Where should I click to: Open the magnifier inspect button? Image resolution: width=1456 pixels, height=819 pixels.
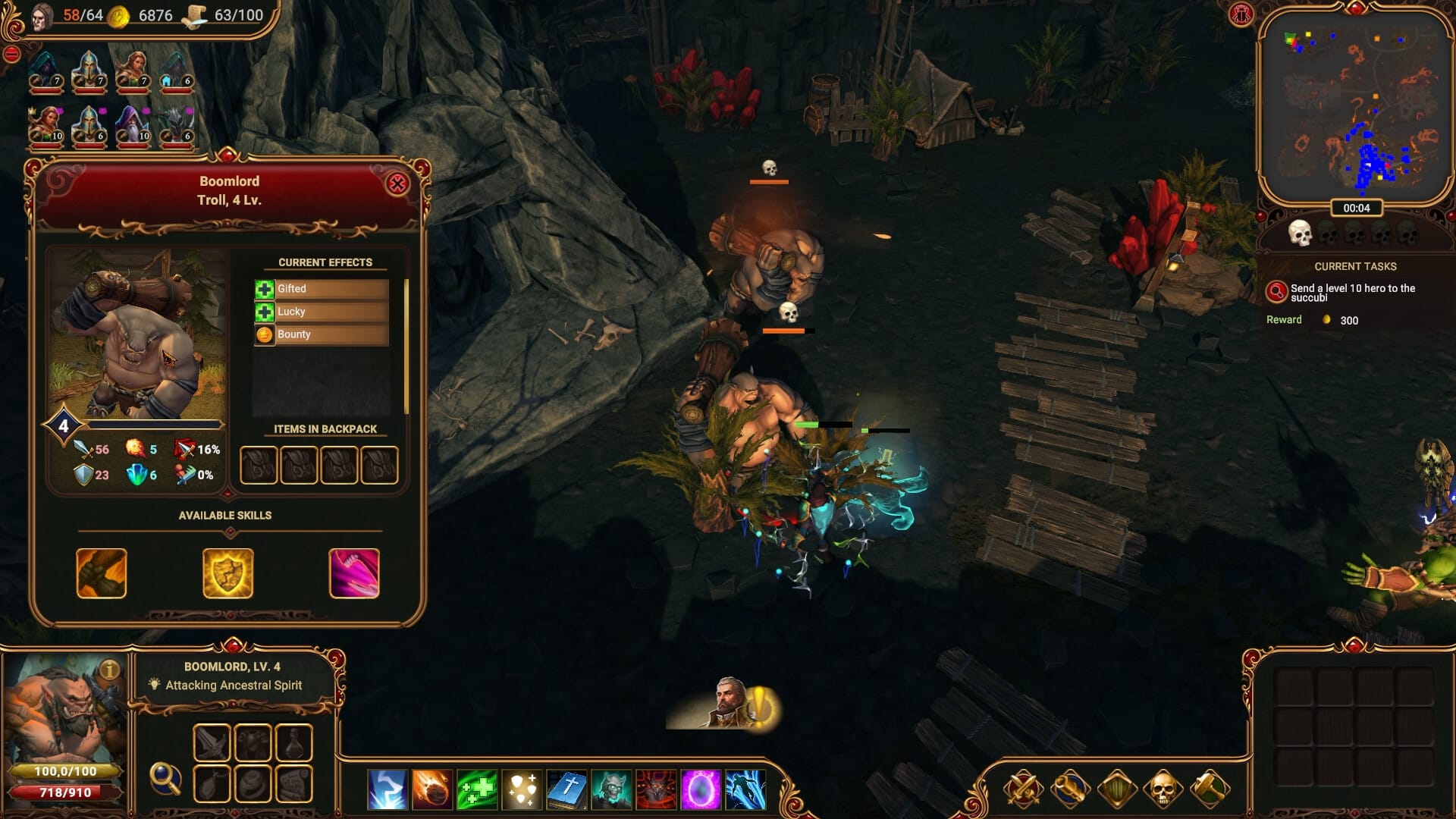click(x=165, y=778)
